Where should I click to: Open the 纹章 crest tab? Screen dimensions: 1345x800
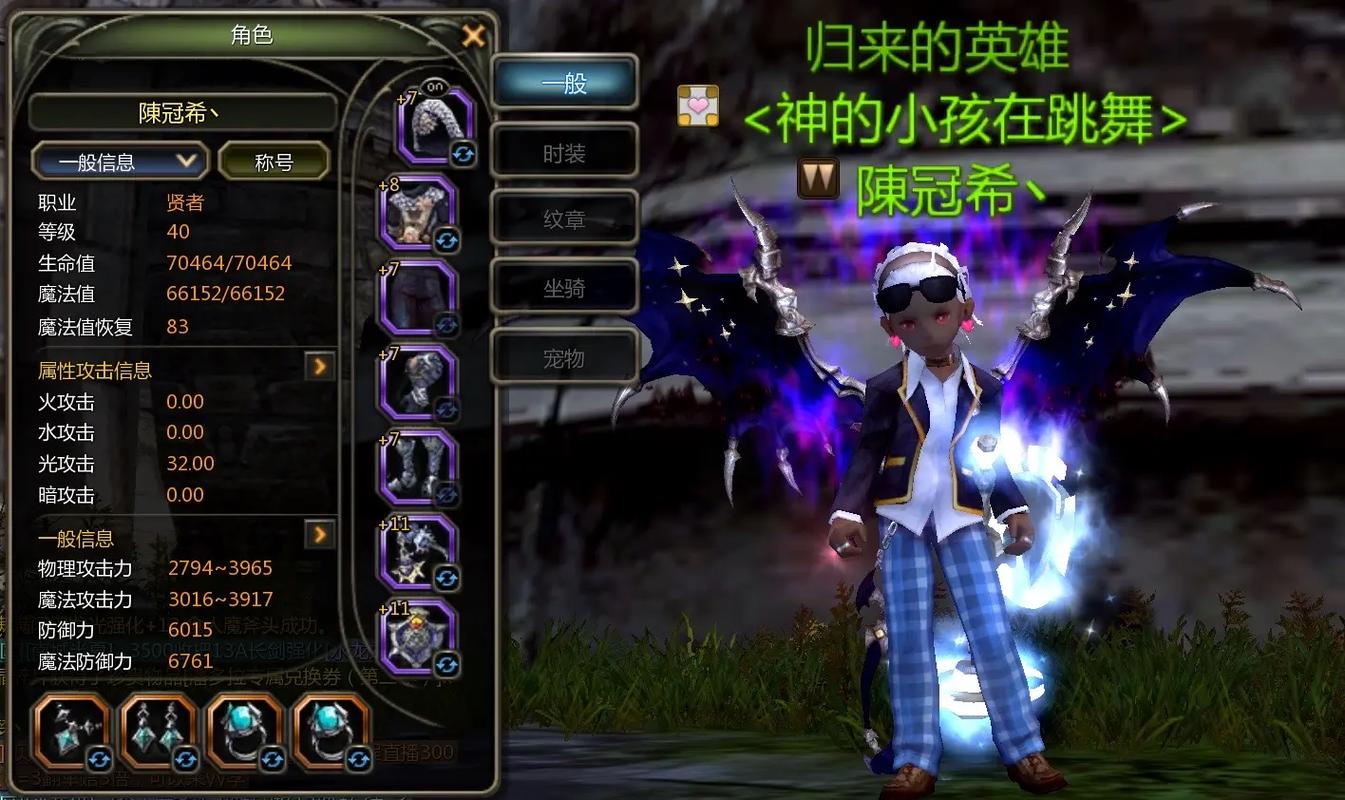[x=564, y=219]
